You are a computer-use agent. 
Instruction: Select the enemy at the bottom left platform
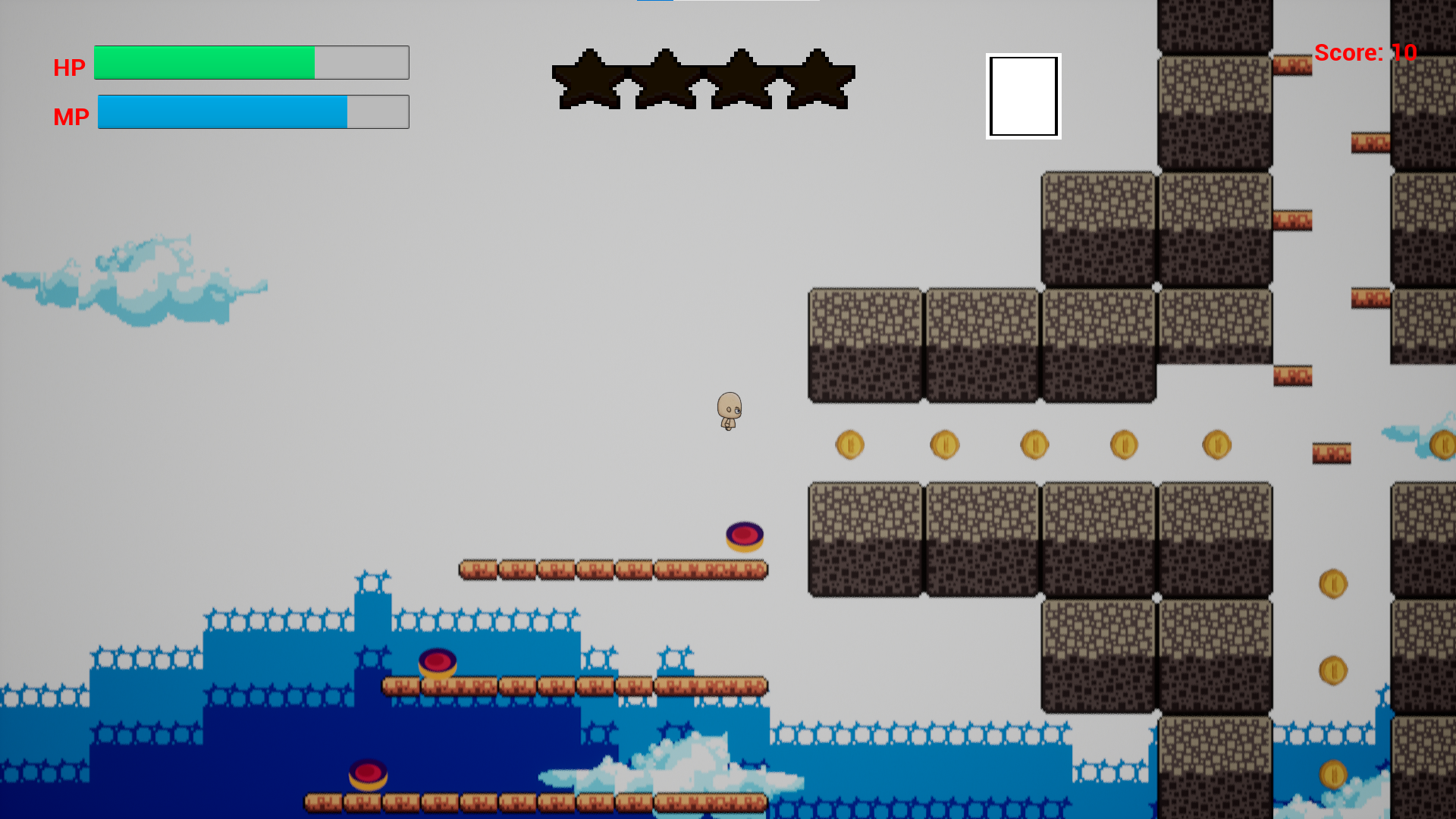tap(368, 773)
